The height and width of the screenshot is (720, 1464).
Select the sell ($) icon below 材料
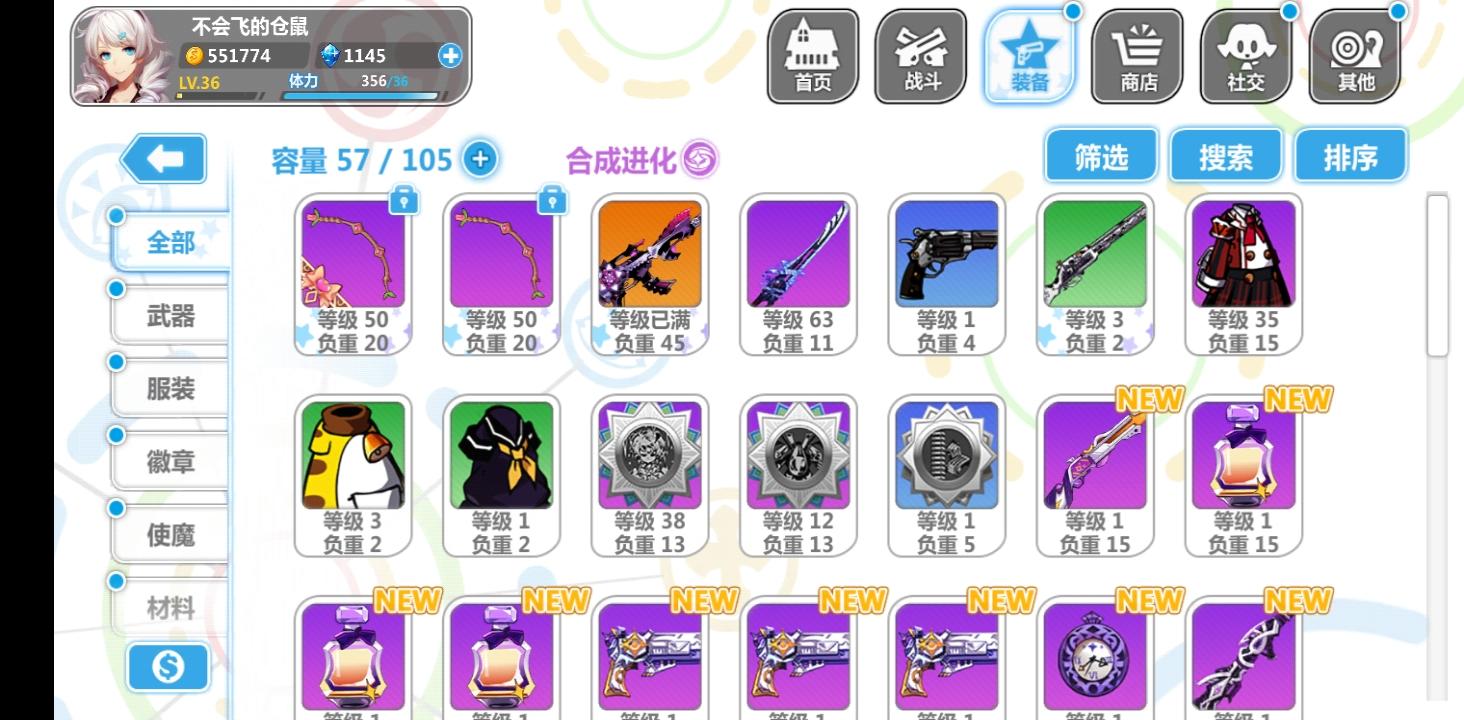tap(168, 667)
